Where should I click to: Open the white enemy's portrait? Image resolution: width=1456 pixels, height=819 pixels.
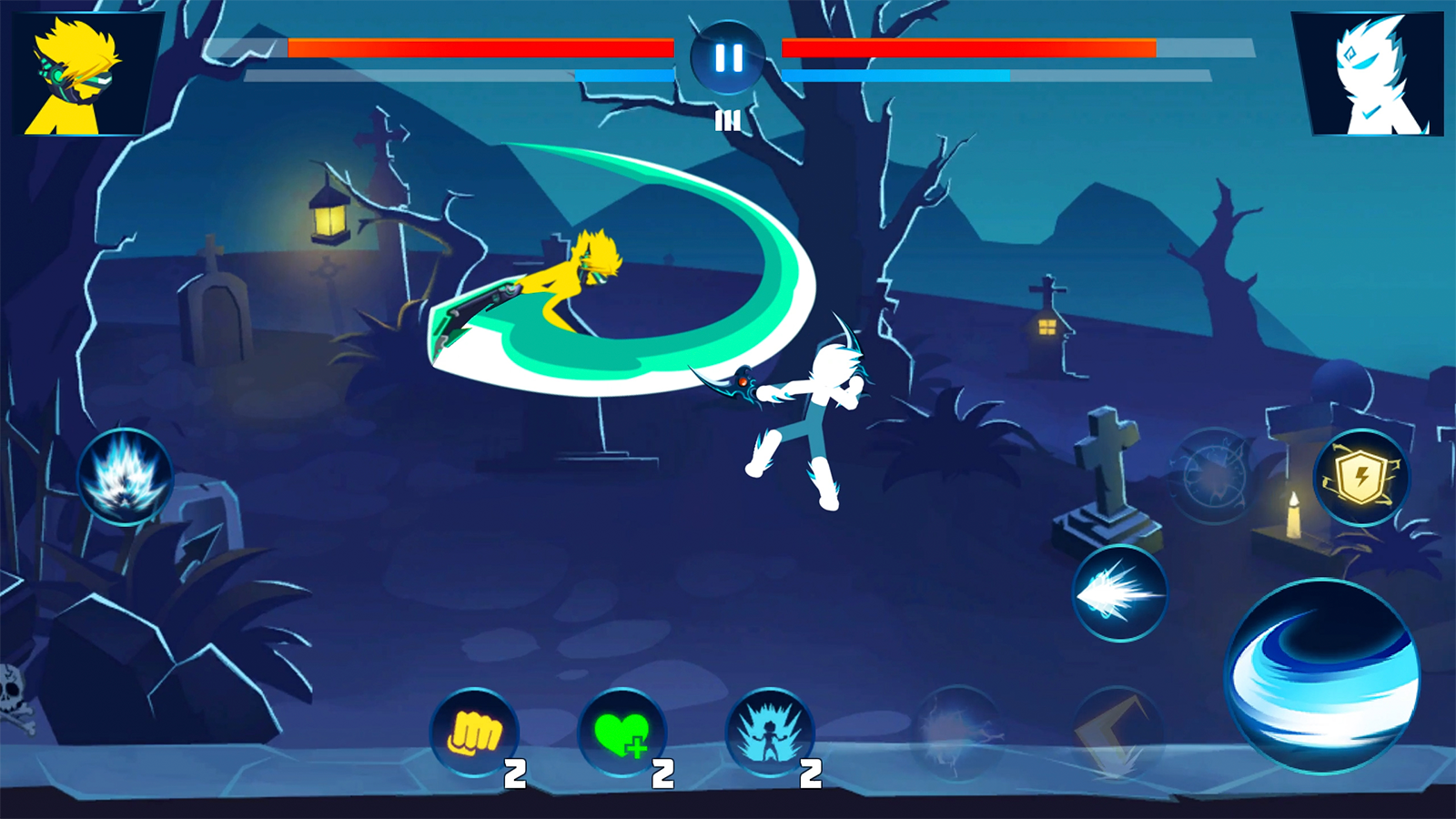[1370, 71]
